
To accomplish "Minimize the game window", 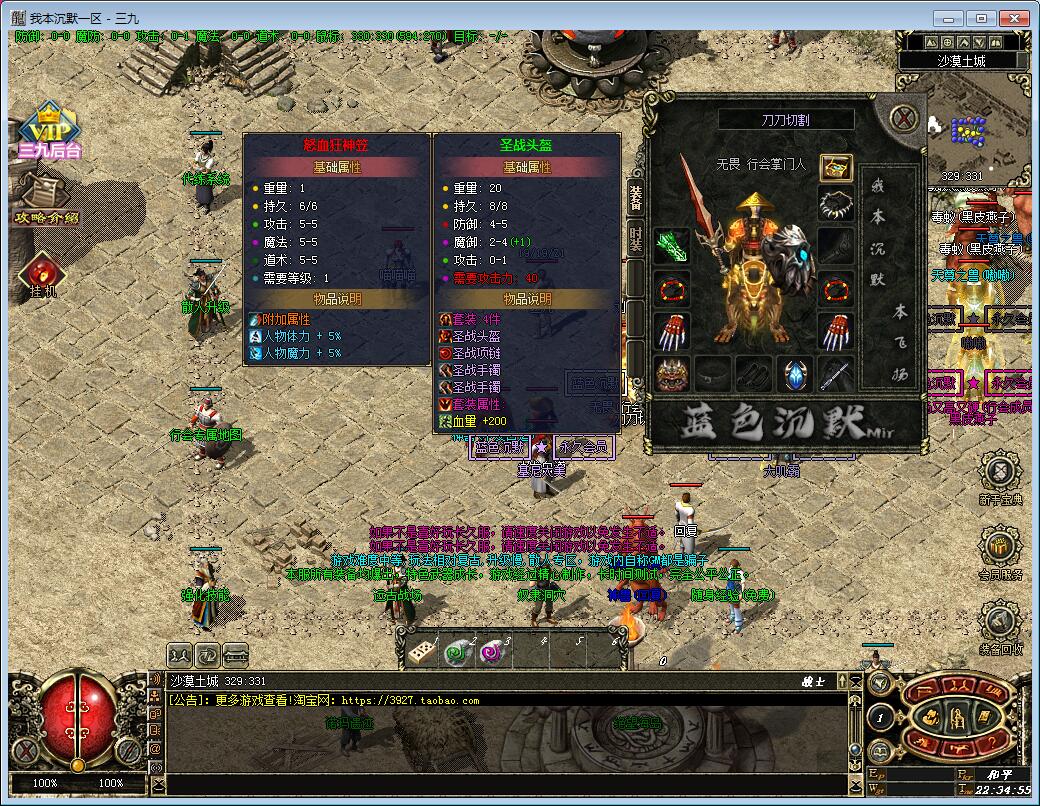I will click(x=950, y=18).
